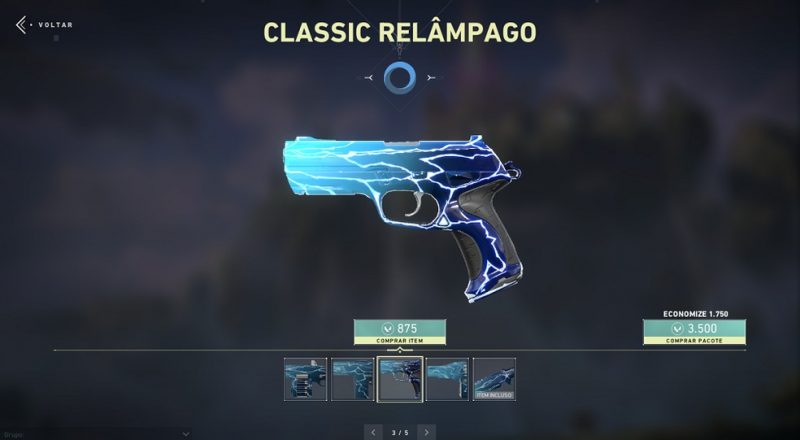Buy the Classic skin for 875
800x440 pixels.
point(399,332)
